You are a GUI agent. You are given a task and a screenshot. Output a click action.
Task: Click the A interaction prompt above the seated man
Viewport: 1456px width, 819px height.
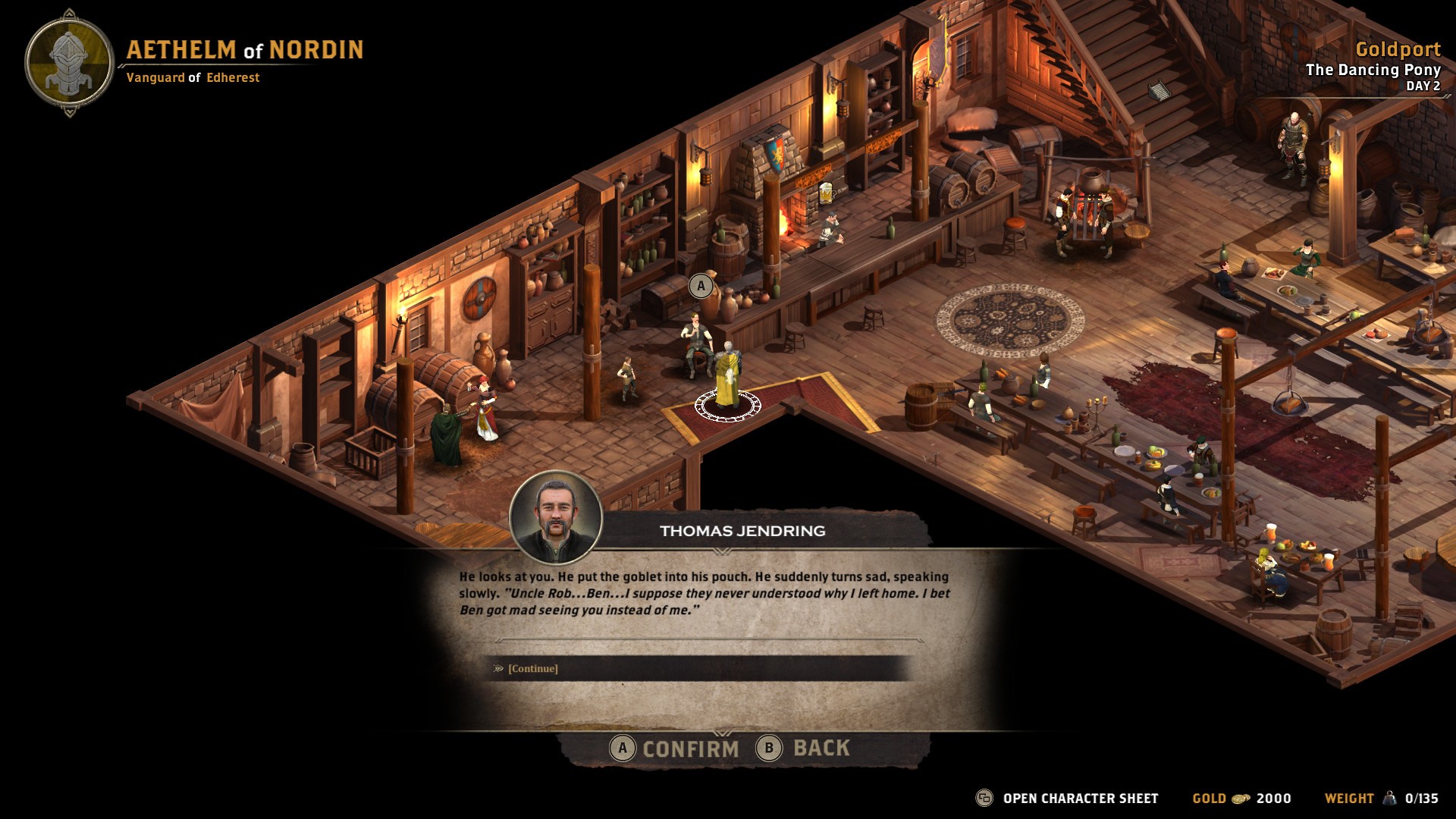tap(700, 286)
